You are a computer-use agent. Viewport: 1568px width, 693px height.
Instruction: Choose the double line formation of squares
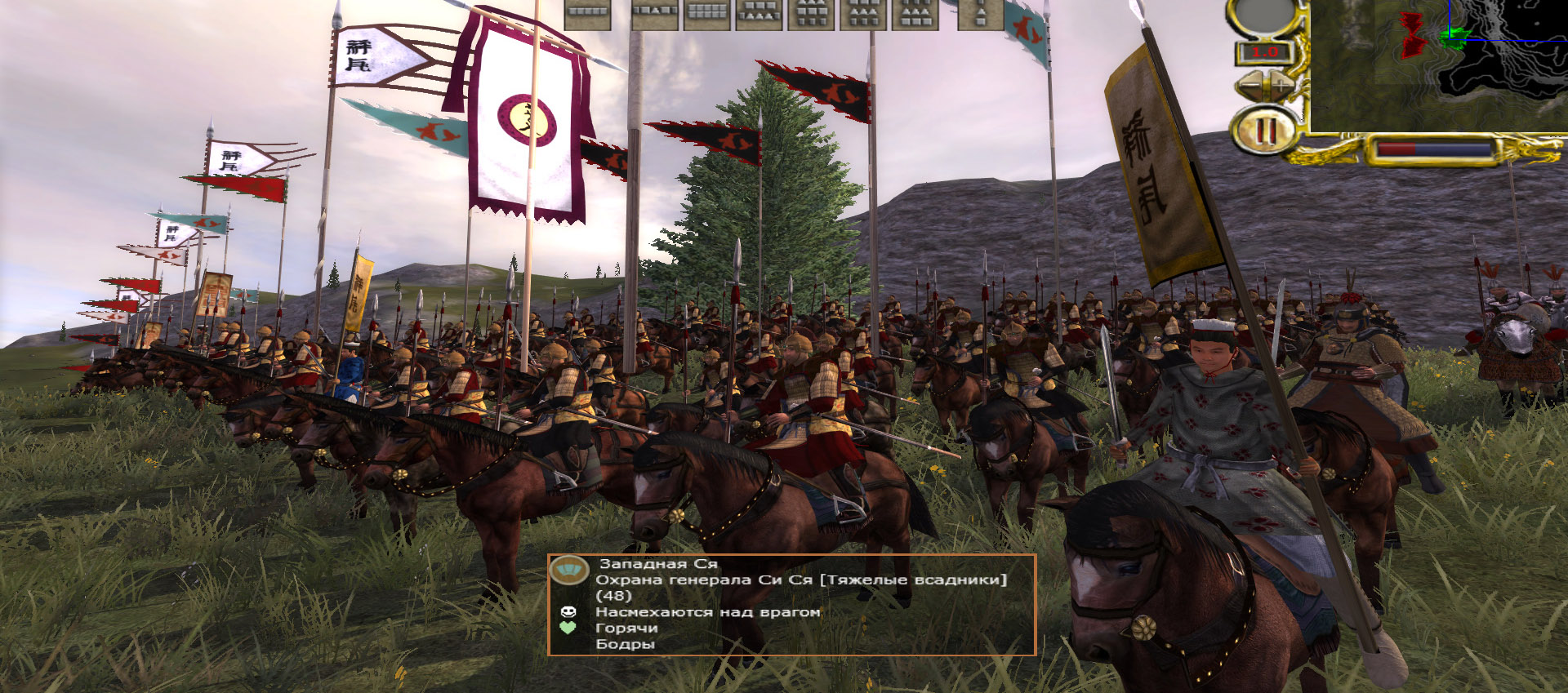click(x=707, y=14)
